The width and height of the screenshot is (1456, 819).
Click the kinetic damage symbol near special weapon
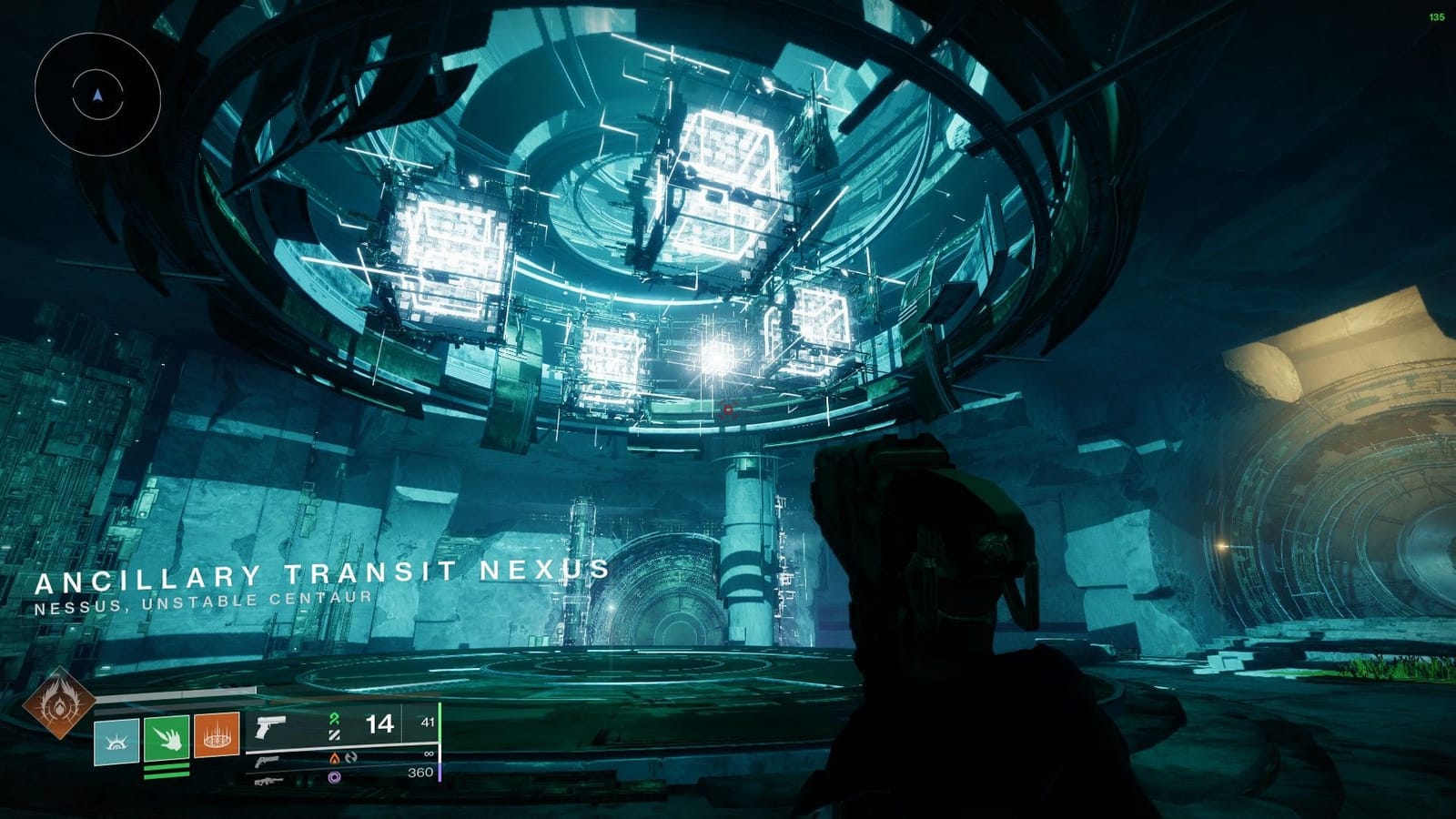click(x=349, y=757)
